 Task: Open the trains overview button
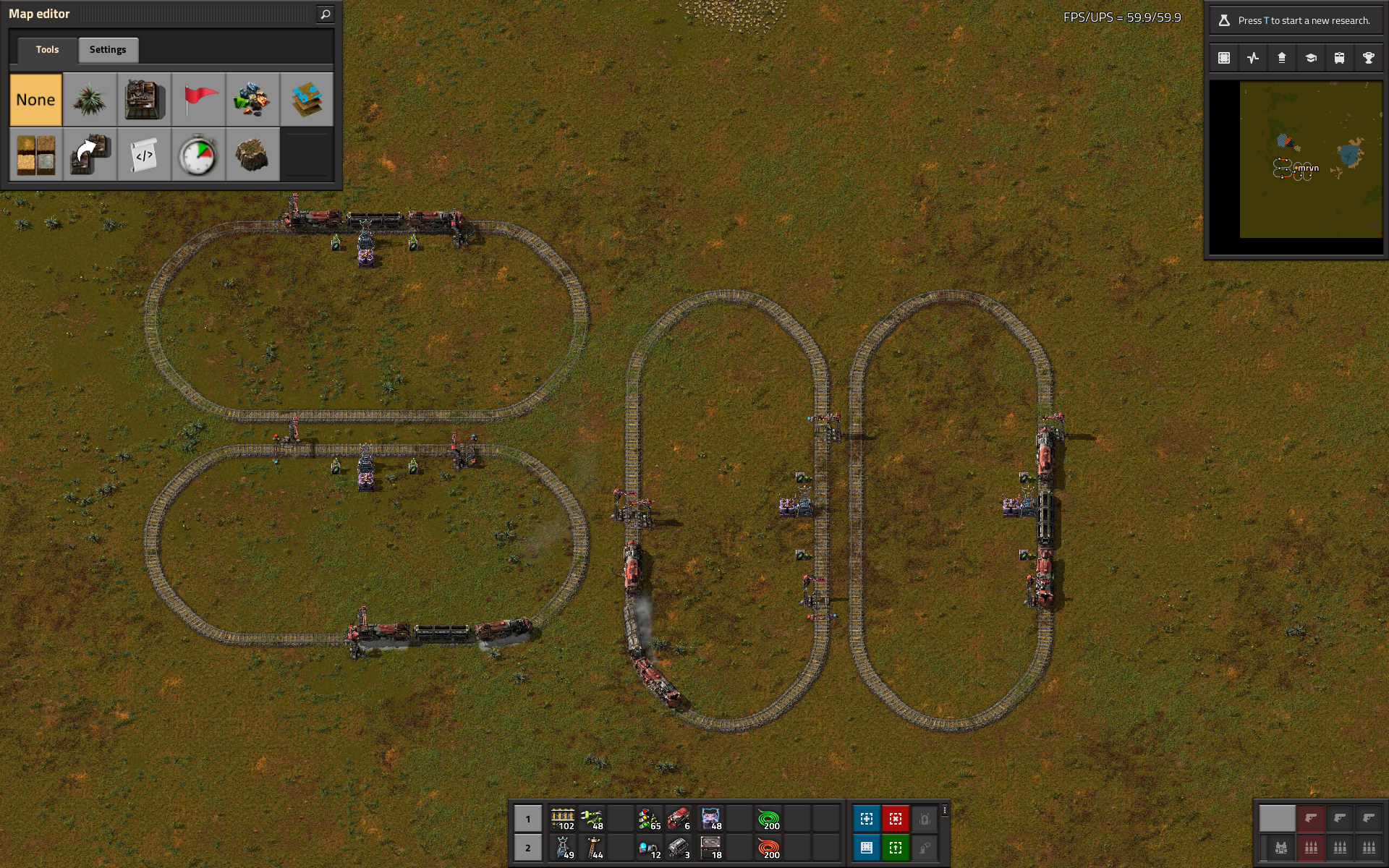(x=1339, y=58)
